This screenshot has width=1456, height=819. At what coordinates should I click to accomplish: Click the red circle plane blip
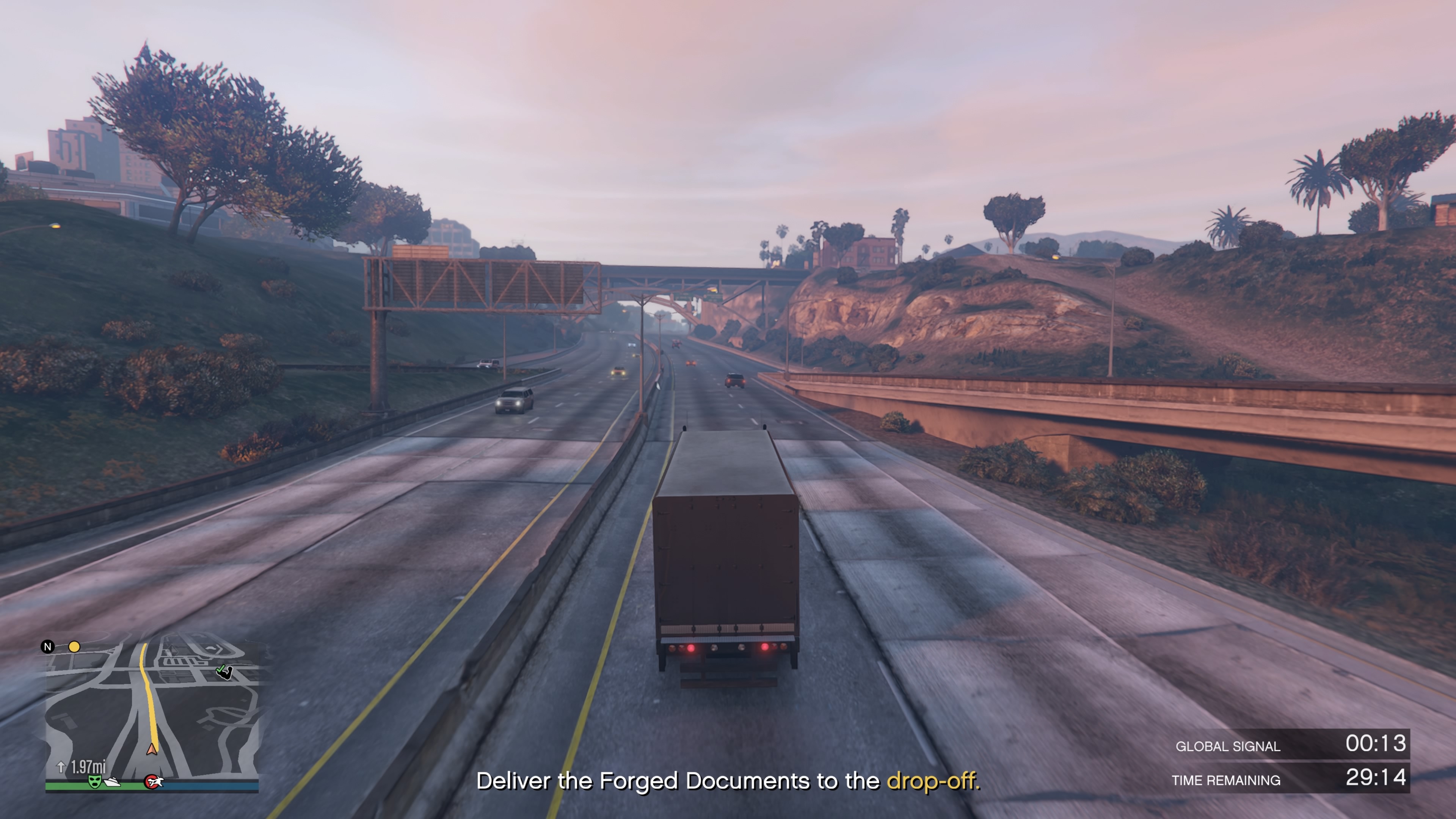(152, 782)
